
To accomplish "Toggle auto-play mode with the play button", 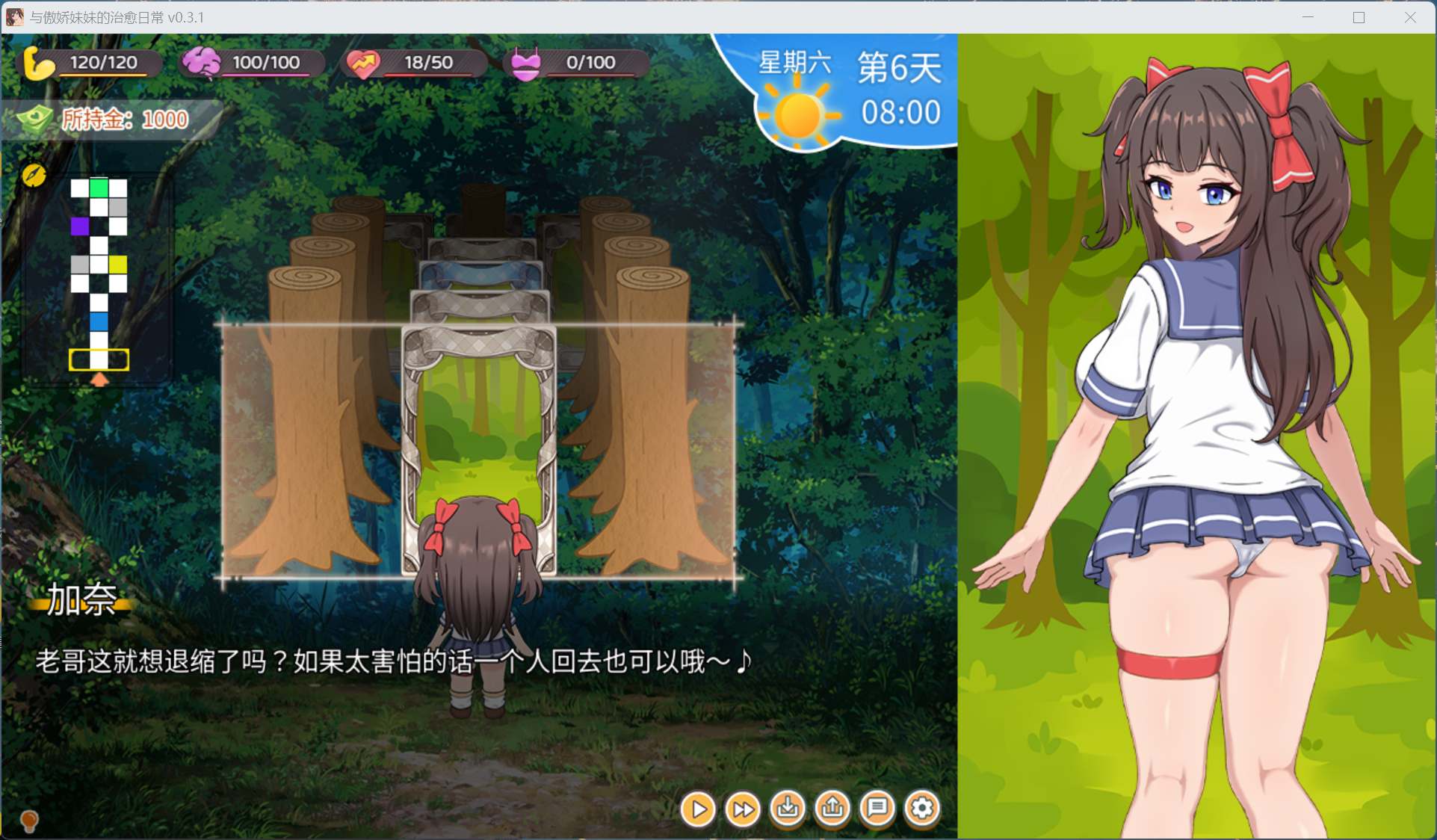I will tap(698, 809).
